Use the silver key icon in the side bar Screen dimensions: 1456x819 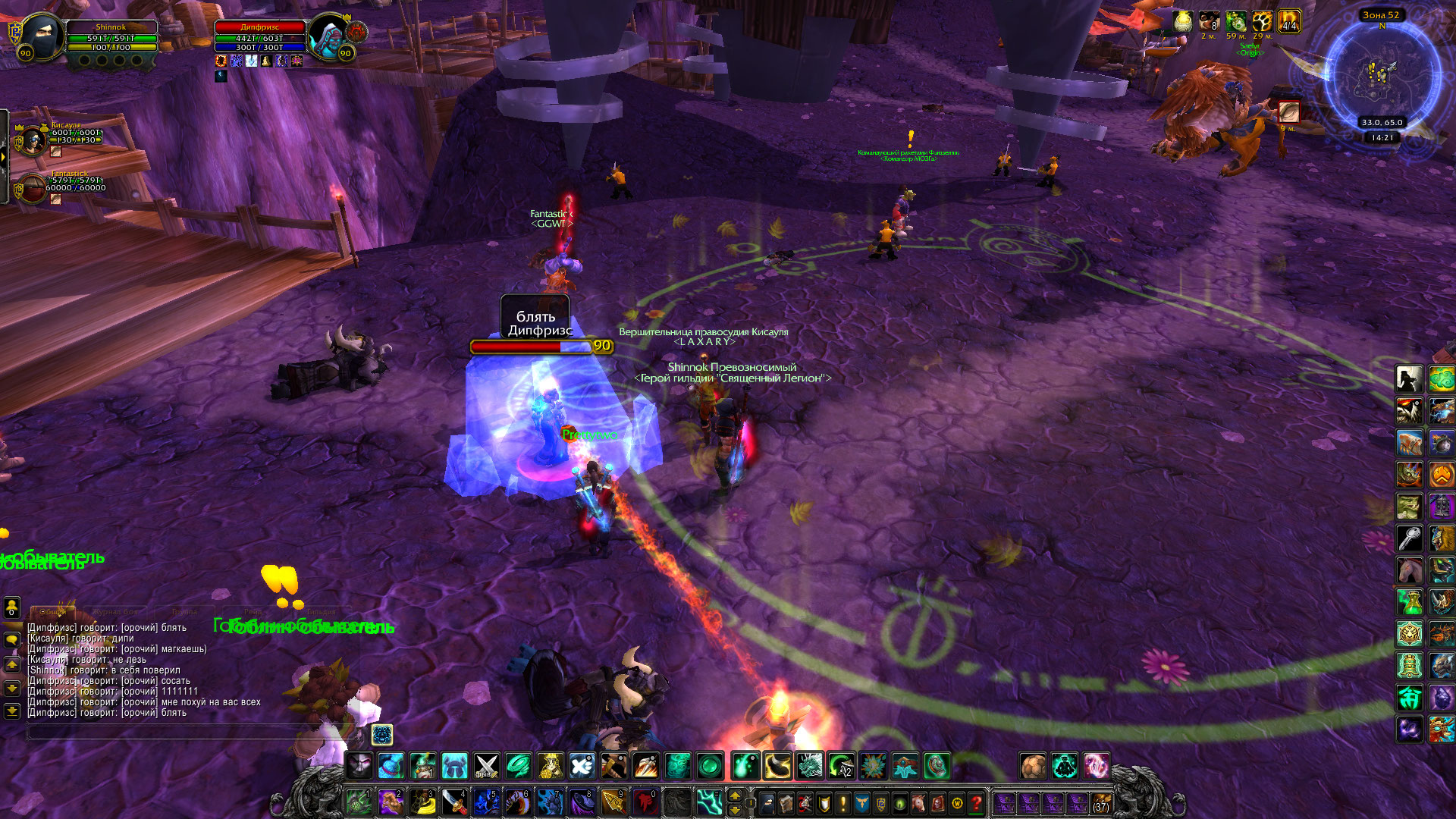(1409, 539)
